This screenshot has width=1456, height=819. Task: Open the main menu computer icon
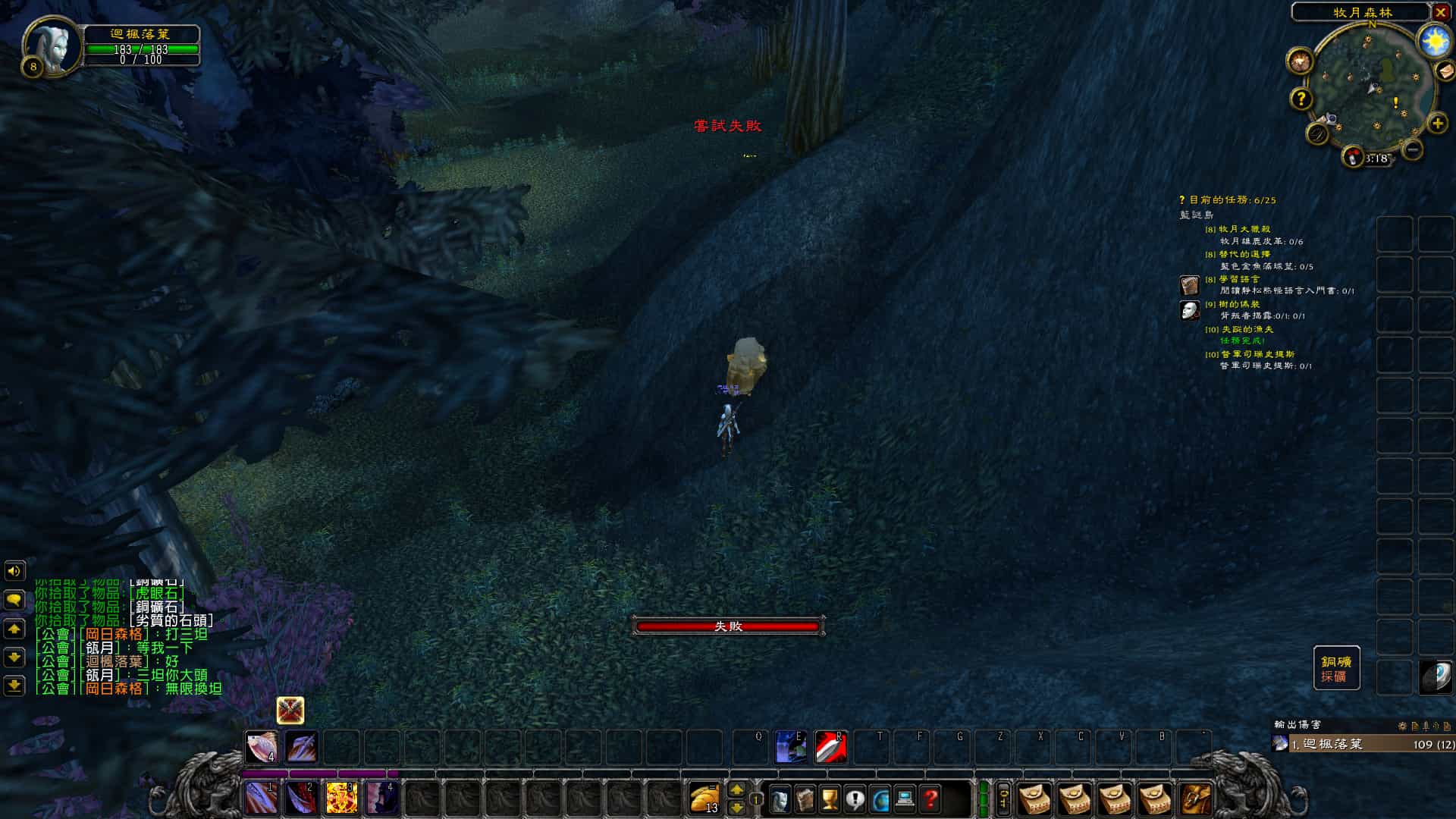[x=905, y=799]
